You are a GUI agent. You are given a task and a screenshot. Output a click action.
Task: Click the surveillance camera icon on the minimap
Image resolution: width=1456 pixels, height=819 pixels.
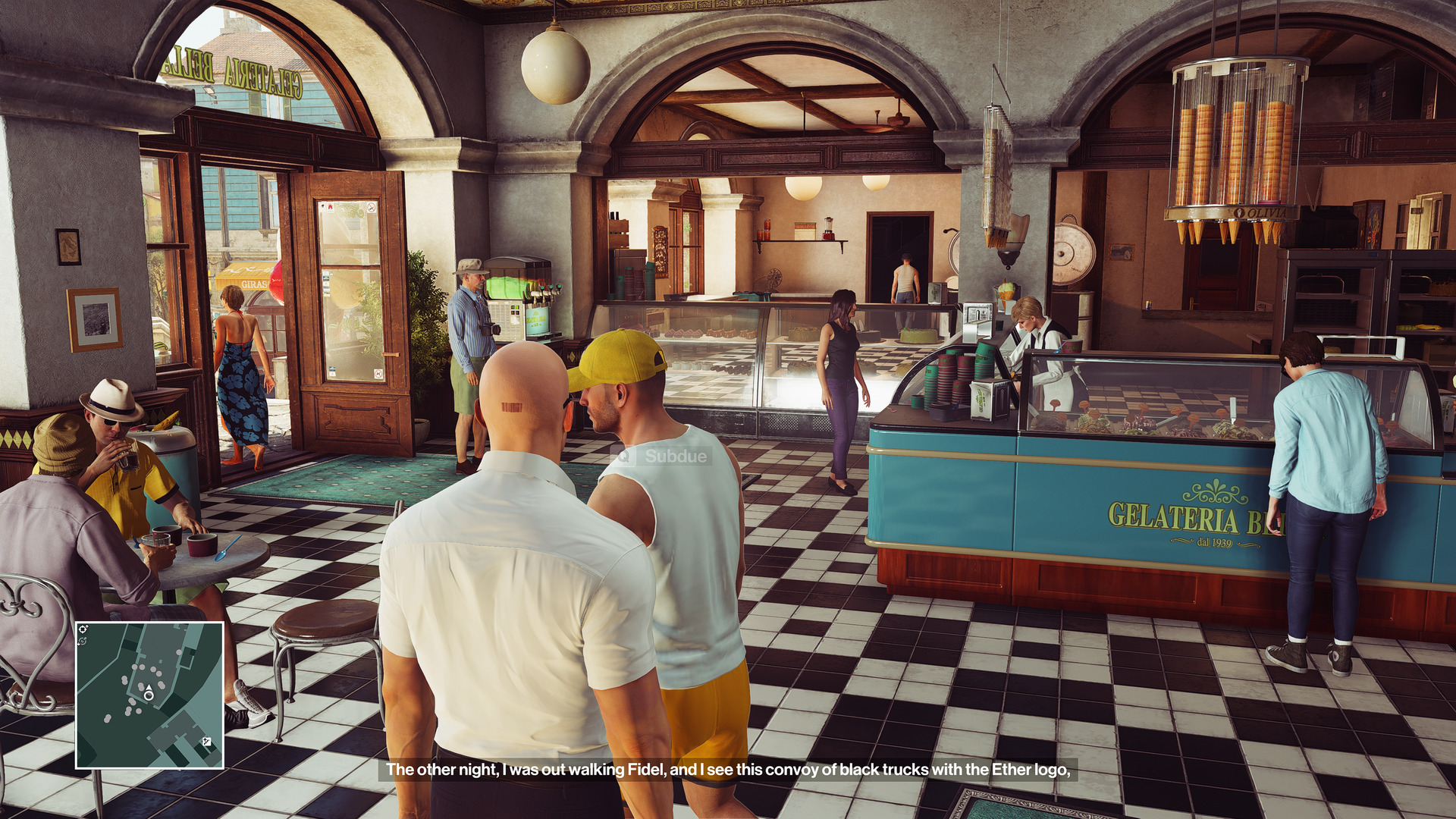83,629
